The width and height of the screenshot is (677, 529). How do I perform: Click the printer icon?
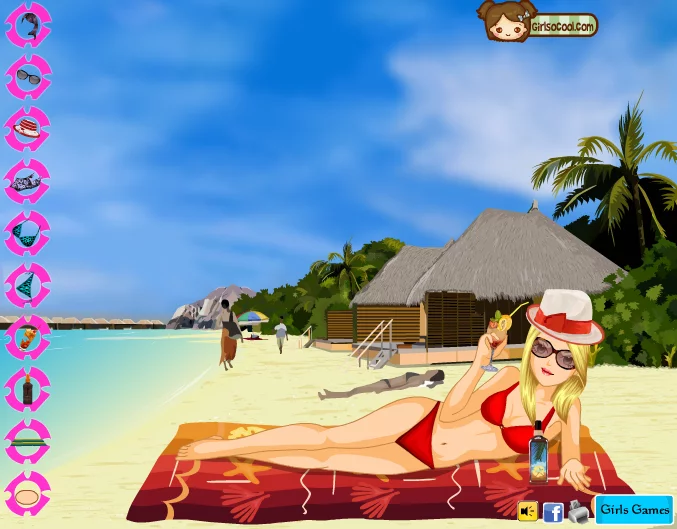578,511
